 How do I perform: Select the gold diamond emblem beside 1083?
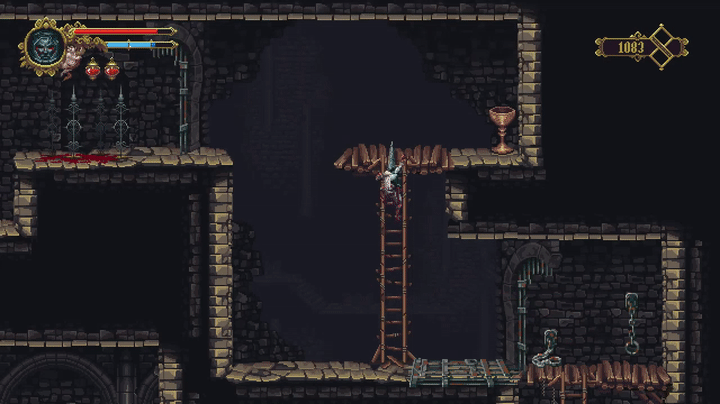pyautogui.click(x=663, y=46)
